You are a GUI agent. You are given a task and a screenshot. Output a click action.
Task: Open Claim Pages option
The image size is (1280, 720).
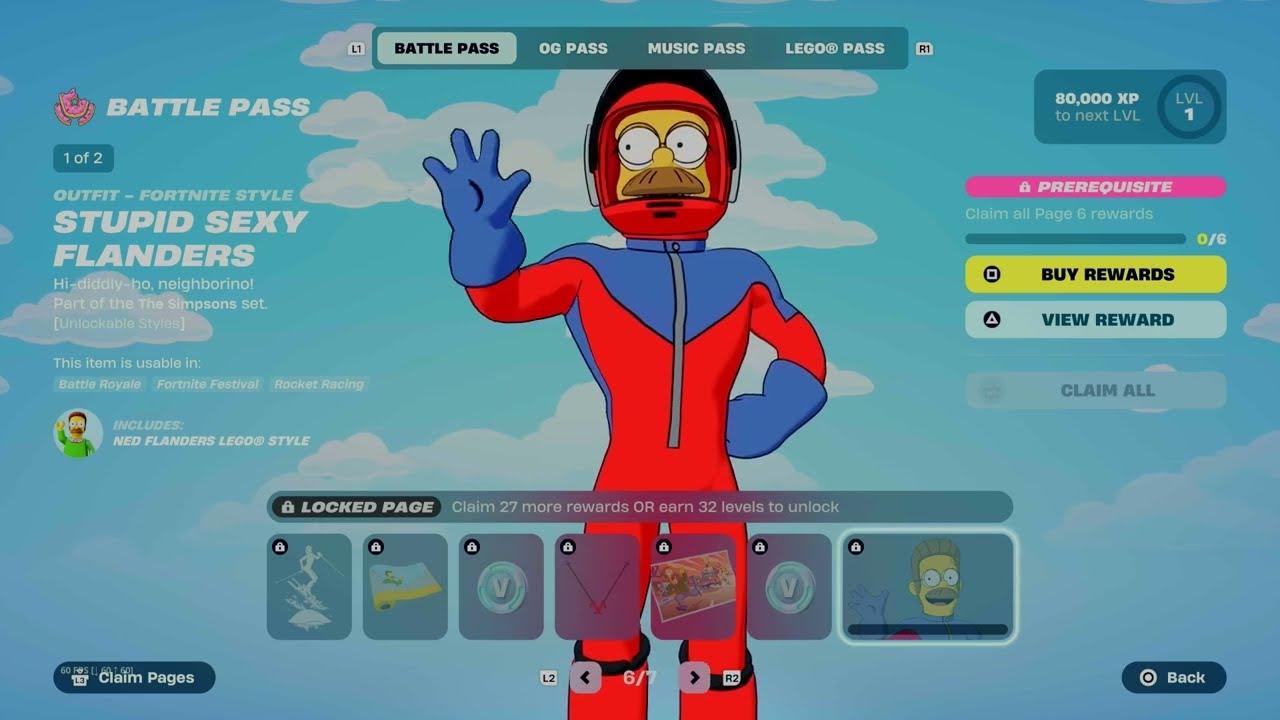click(135, 677)
